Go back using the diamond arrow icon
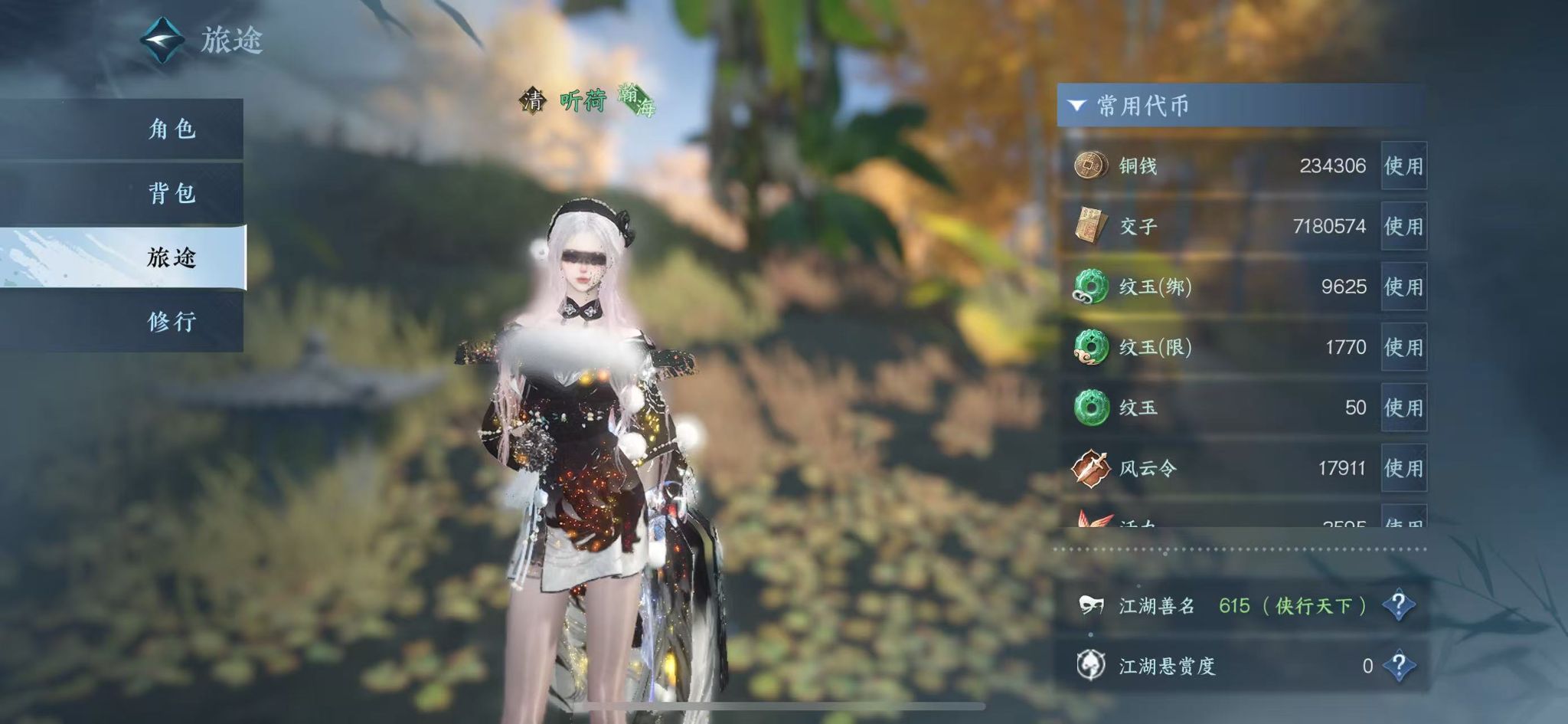Image resolution: width=1568 pixels, height=724 pixels. pyautogui.click(x=162, y=40)
